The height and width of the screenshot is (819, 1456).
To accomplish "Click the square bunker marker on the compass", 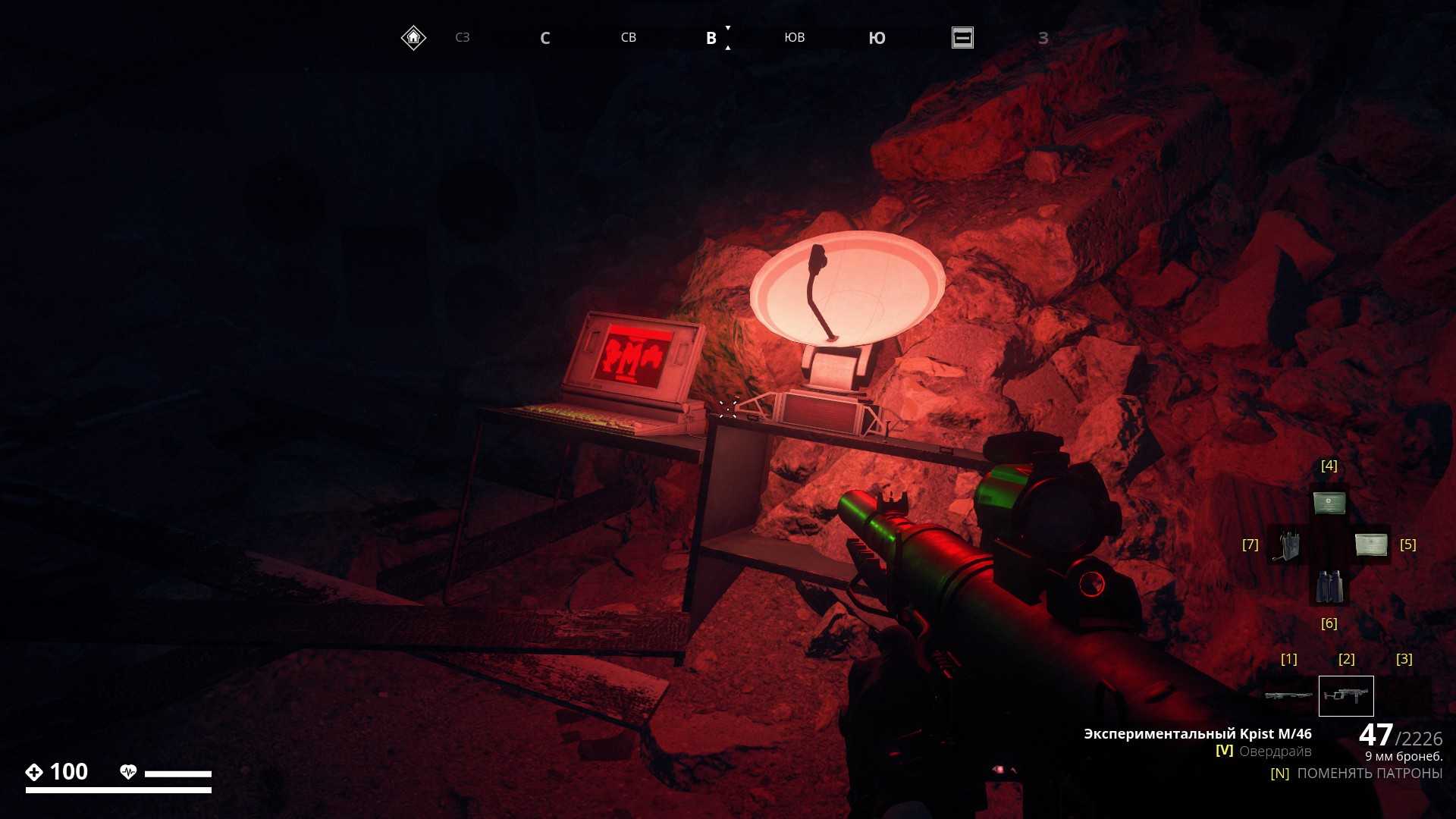I will click(962, 37).
